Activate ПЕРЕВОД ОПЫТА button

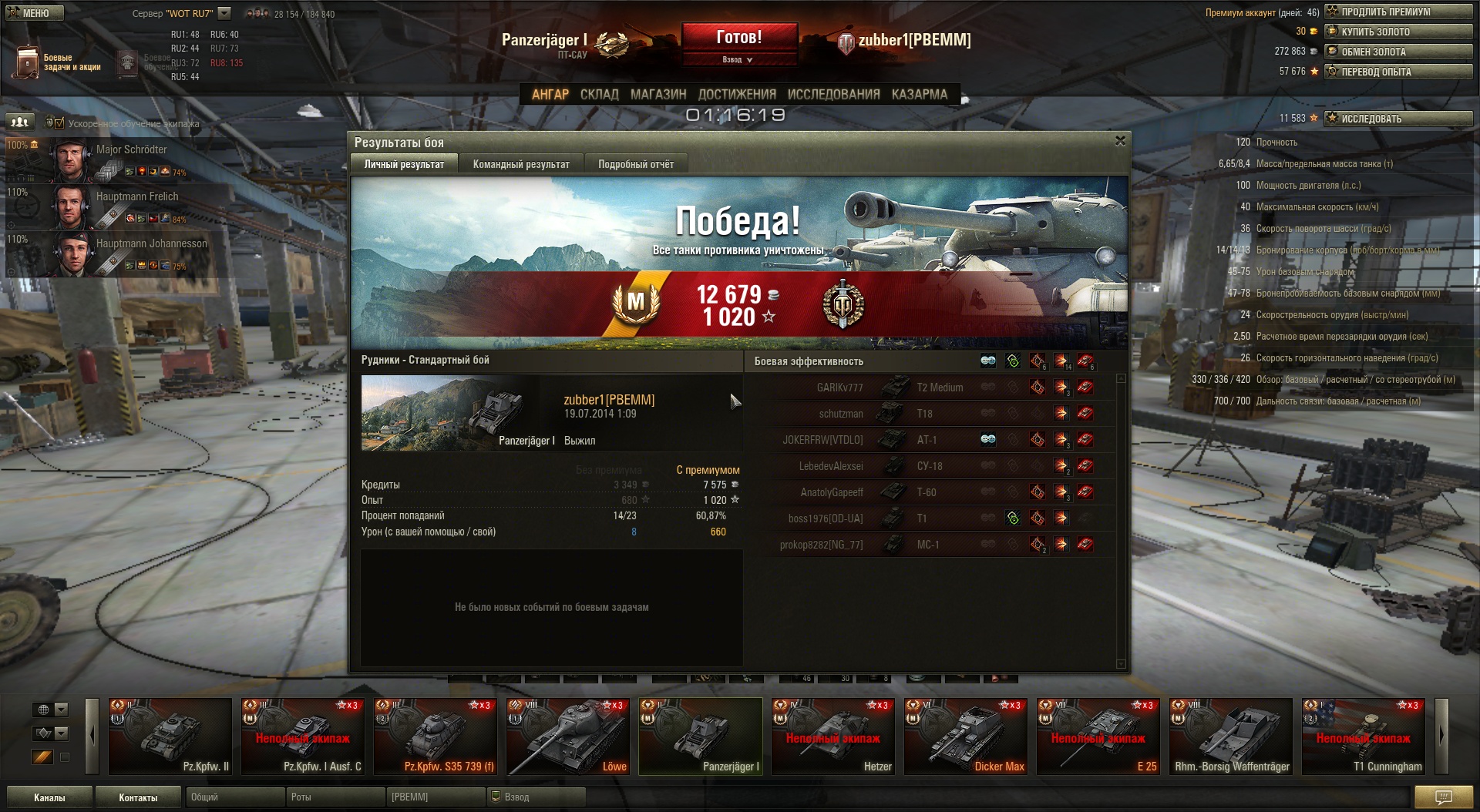pos(1398,72)
